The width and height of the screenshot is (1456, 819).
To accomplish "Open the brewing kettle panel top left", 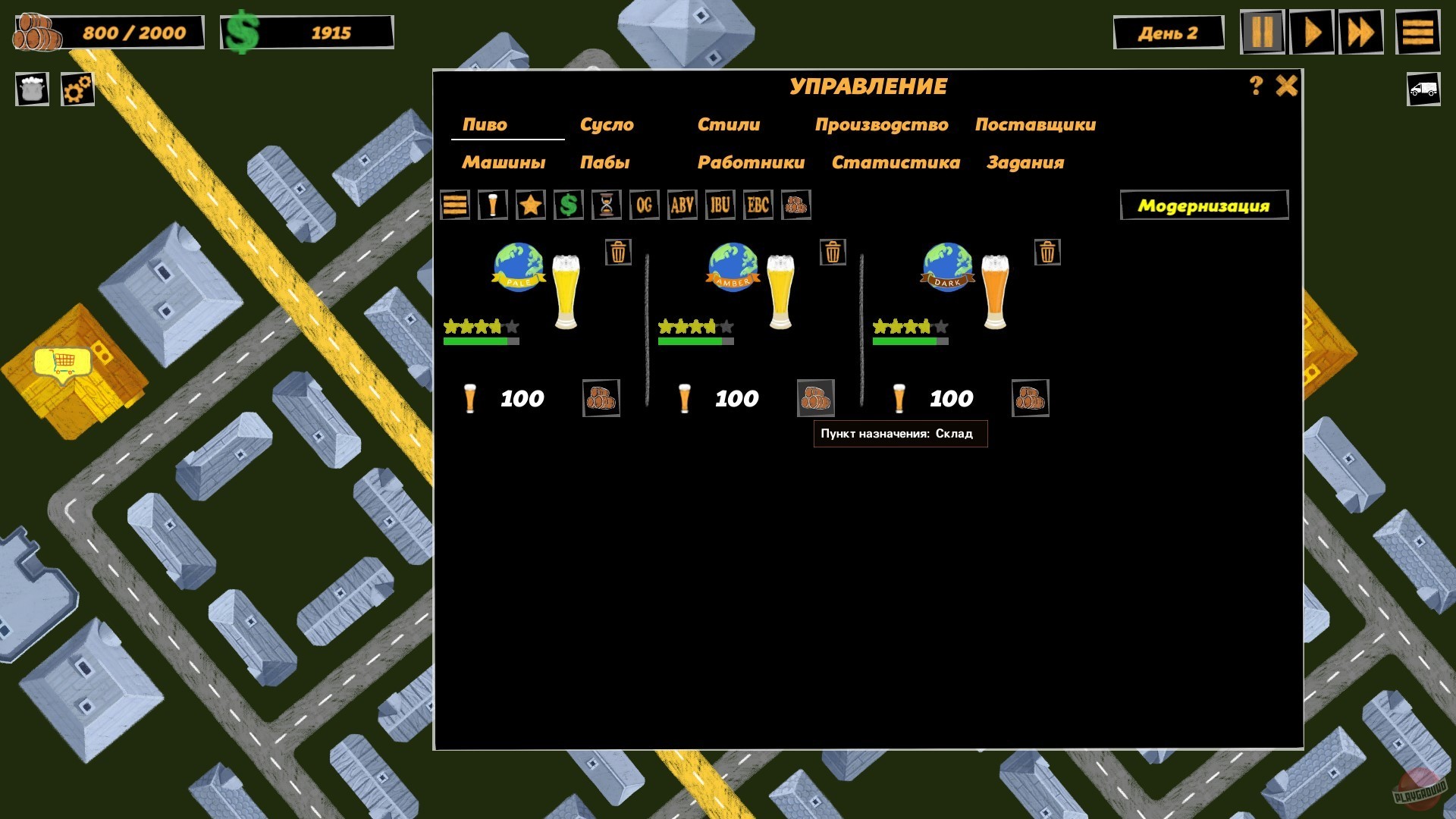I will 31,89.
